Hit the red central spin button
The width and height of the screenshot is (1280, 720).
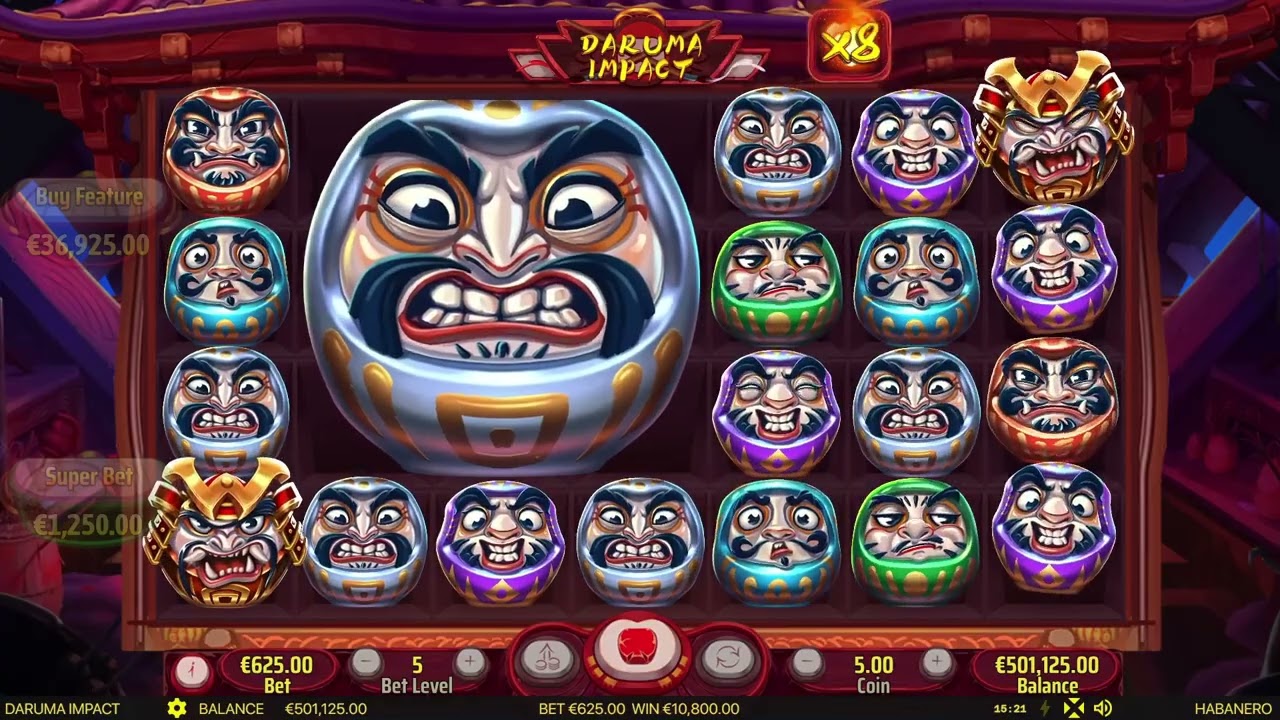[637, 651]
